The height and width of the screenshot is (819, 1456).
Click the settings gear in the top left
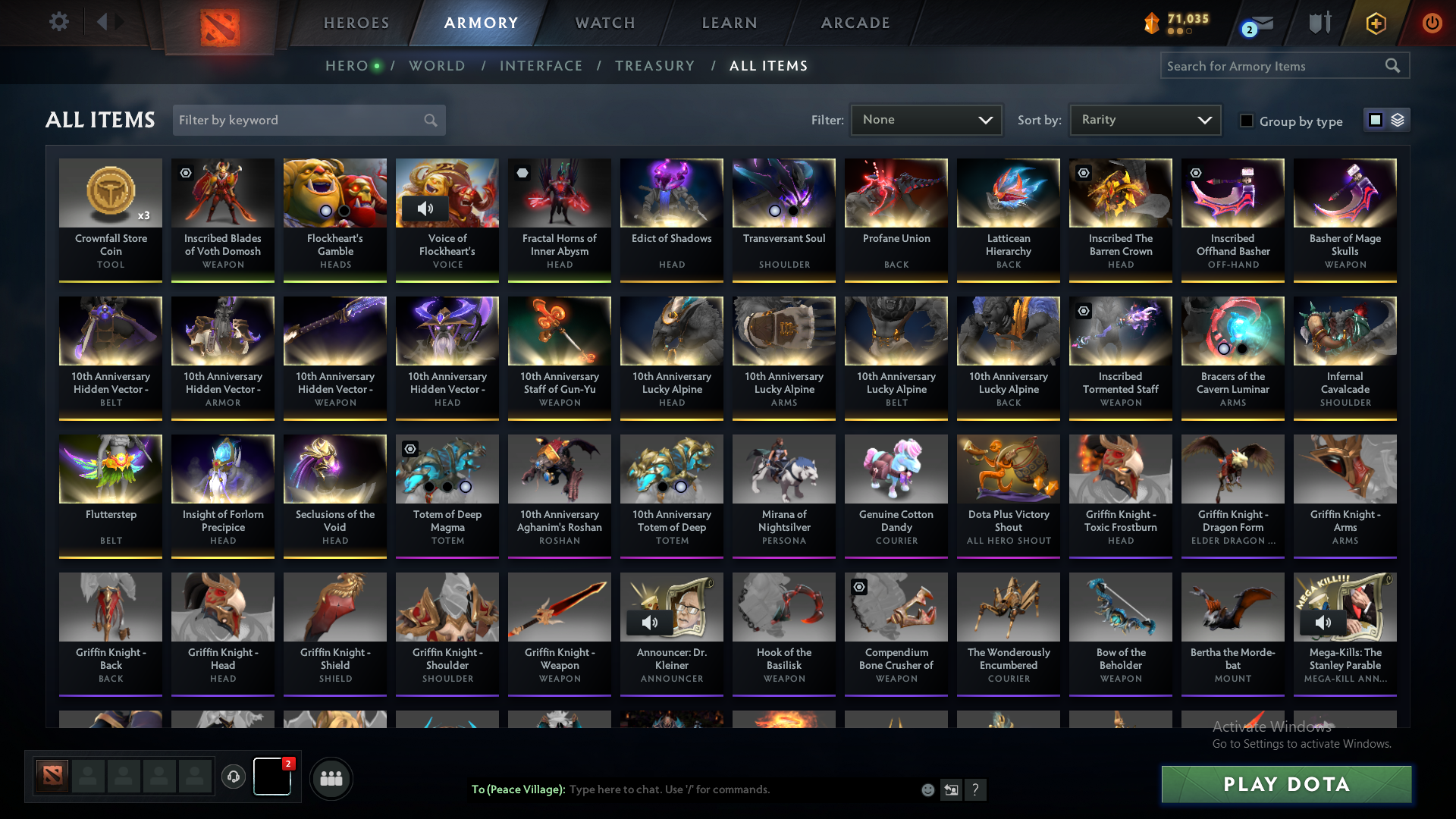pos(58,22)
